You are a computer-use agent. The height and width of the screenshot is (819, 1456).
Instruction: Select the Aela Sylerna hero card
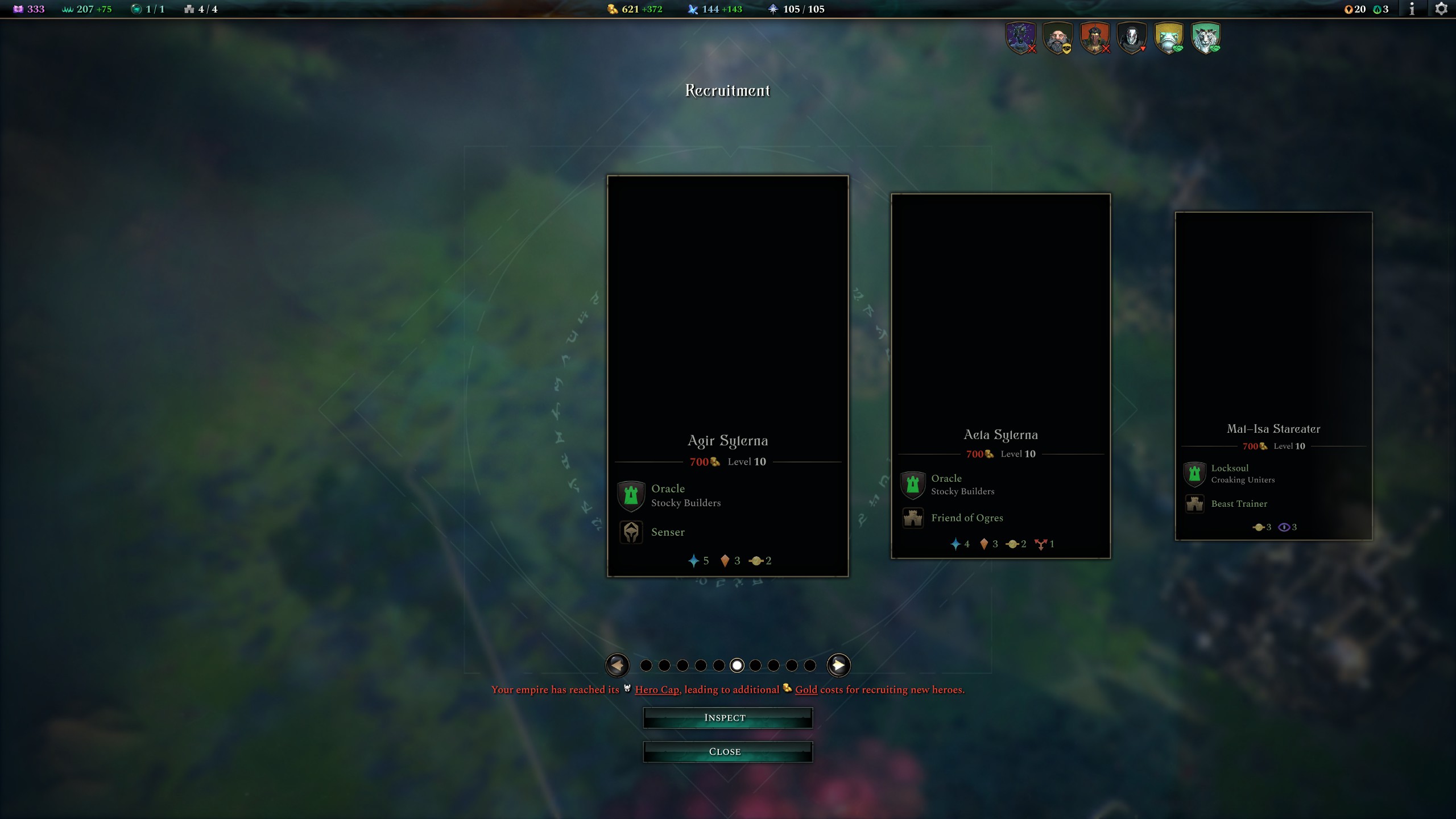(x=1002, y=375)
